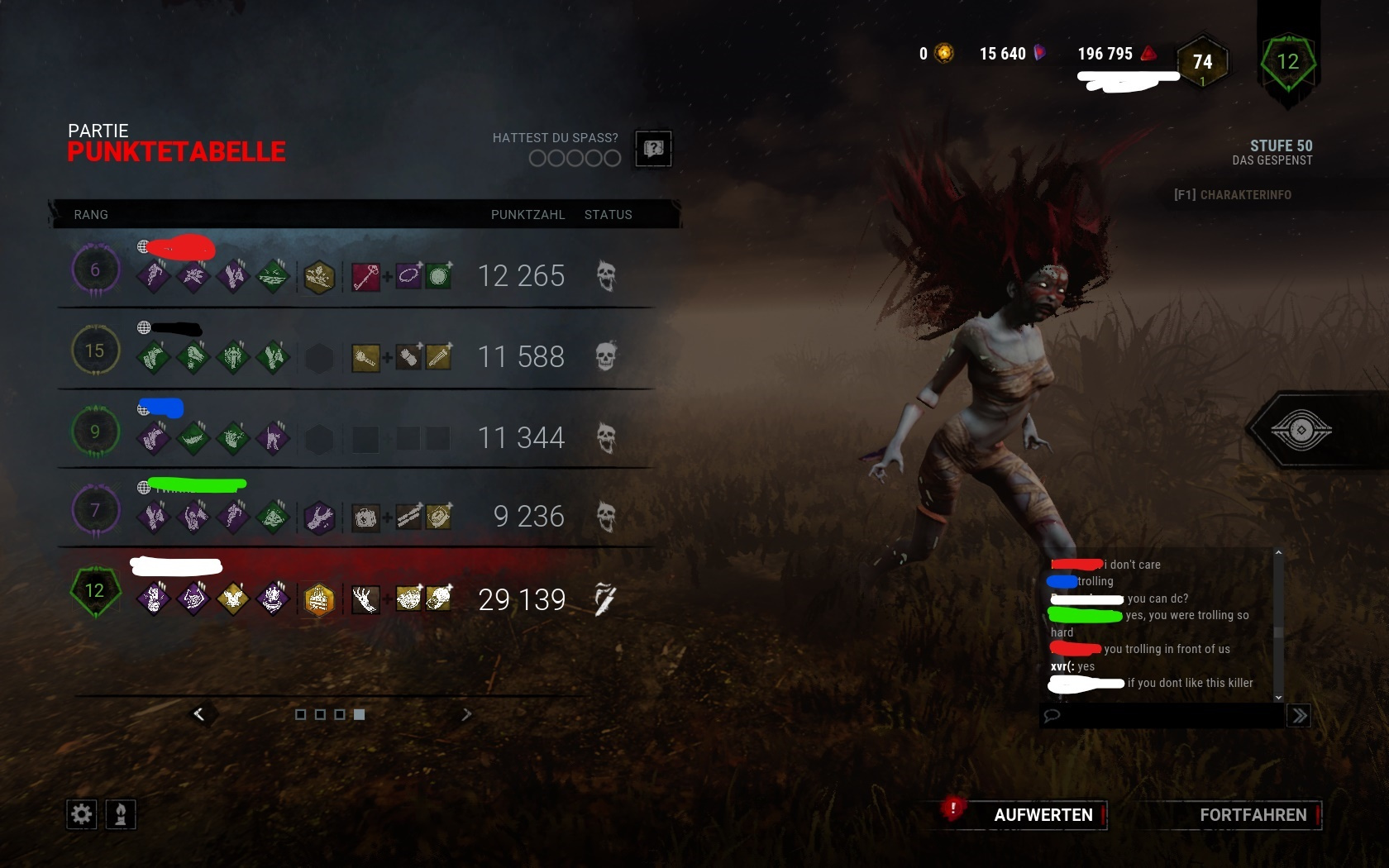Click the red flashlight item icon on the top row

[364, 276]
